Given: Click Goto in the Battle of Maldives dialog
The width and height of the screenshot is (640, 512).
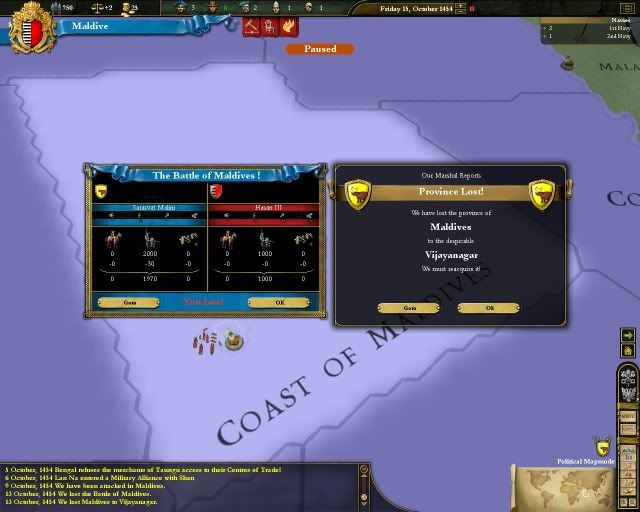Looking at the screenshot, I should click(x=131, y=301).
